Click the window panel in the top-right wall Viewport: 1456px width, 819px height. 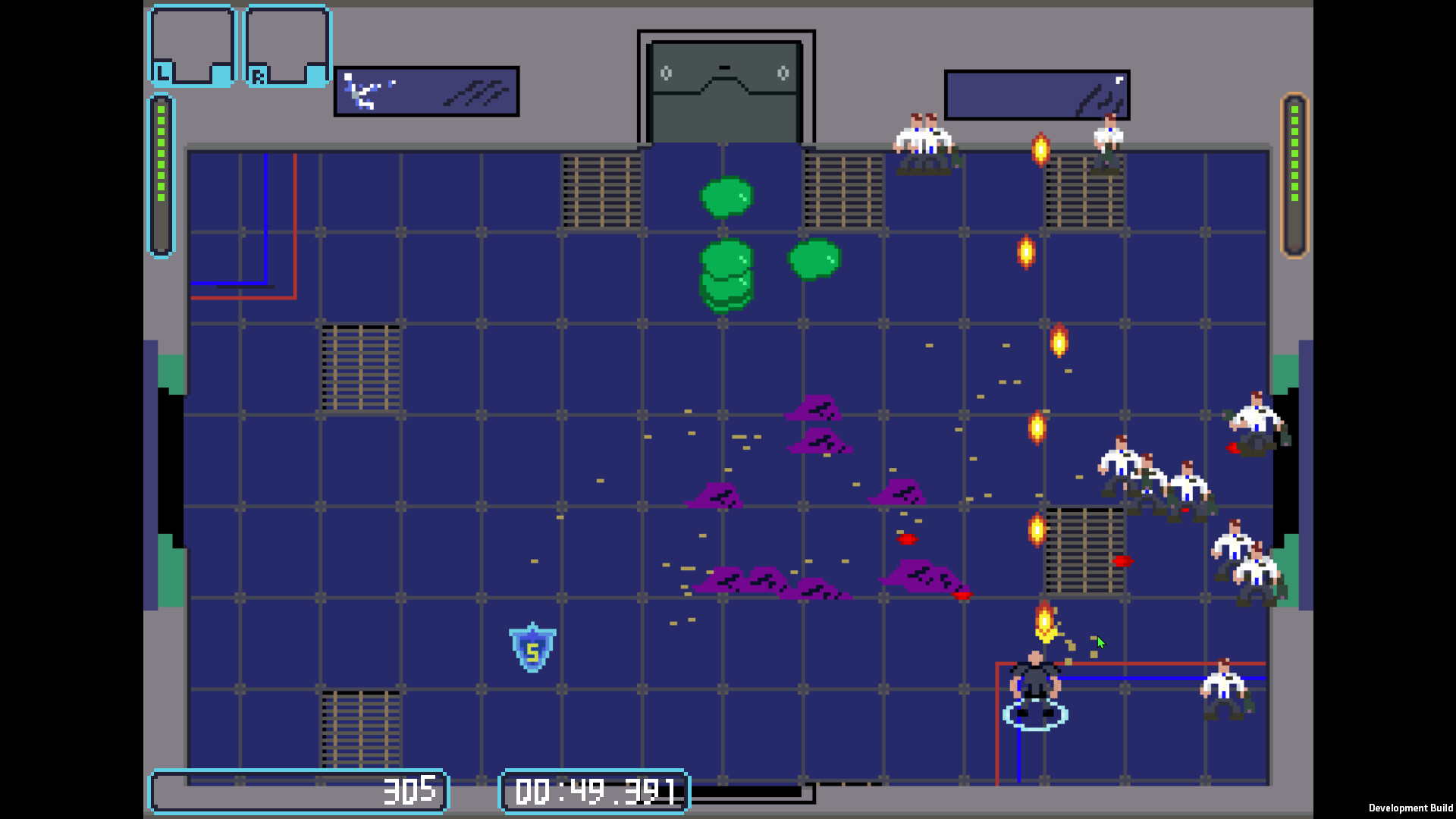pos(1036,93)
